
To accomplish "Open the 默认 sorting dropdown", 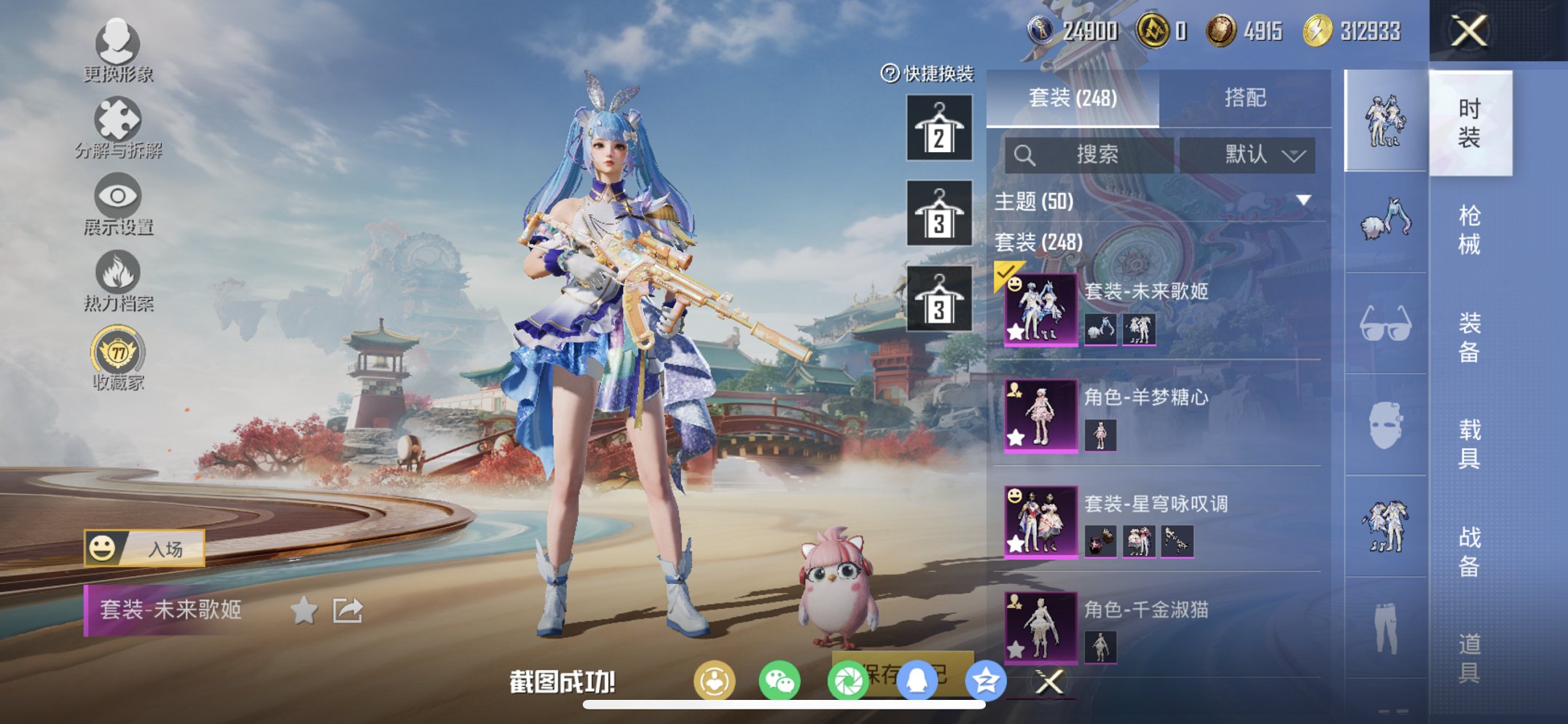I will click(x=1257, y=154).
